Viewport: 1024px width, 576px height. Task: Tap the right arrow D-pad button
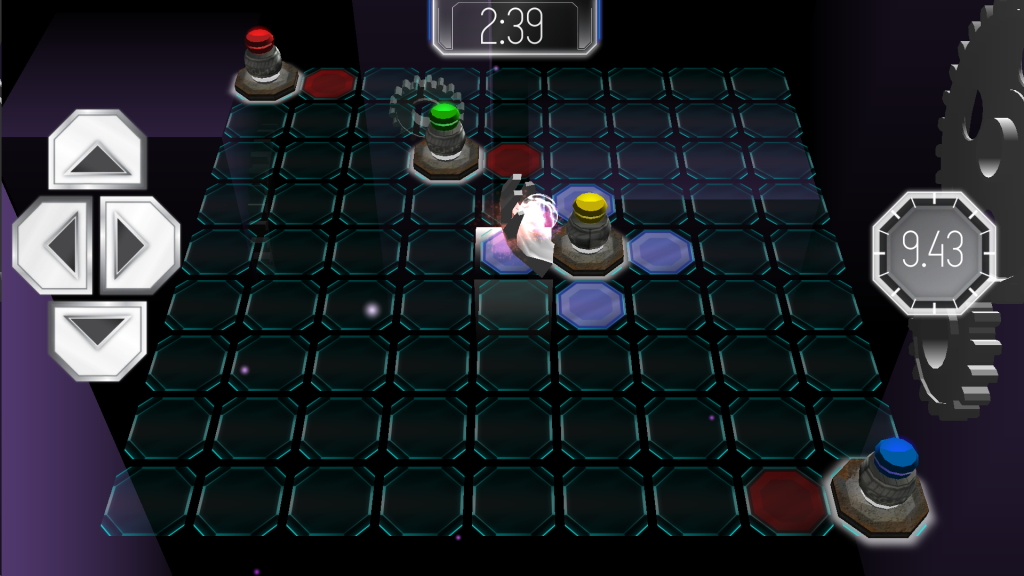[139, 244]
